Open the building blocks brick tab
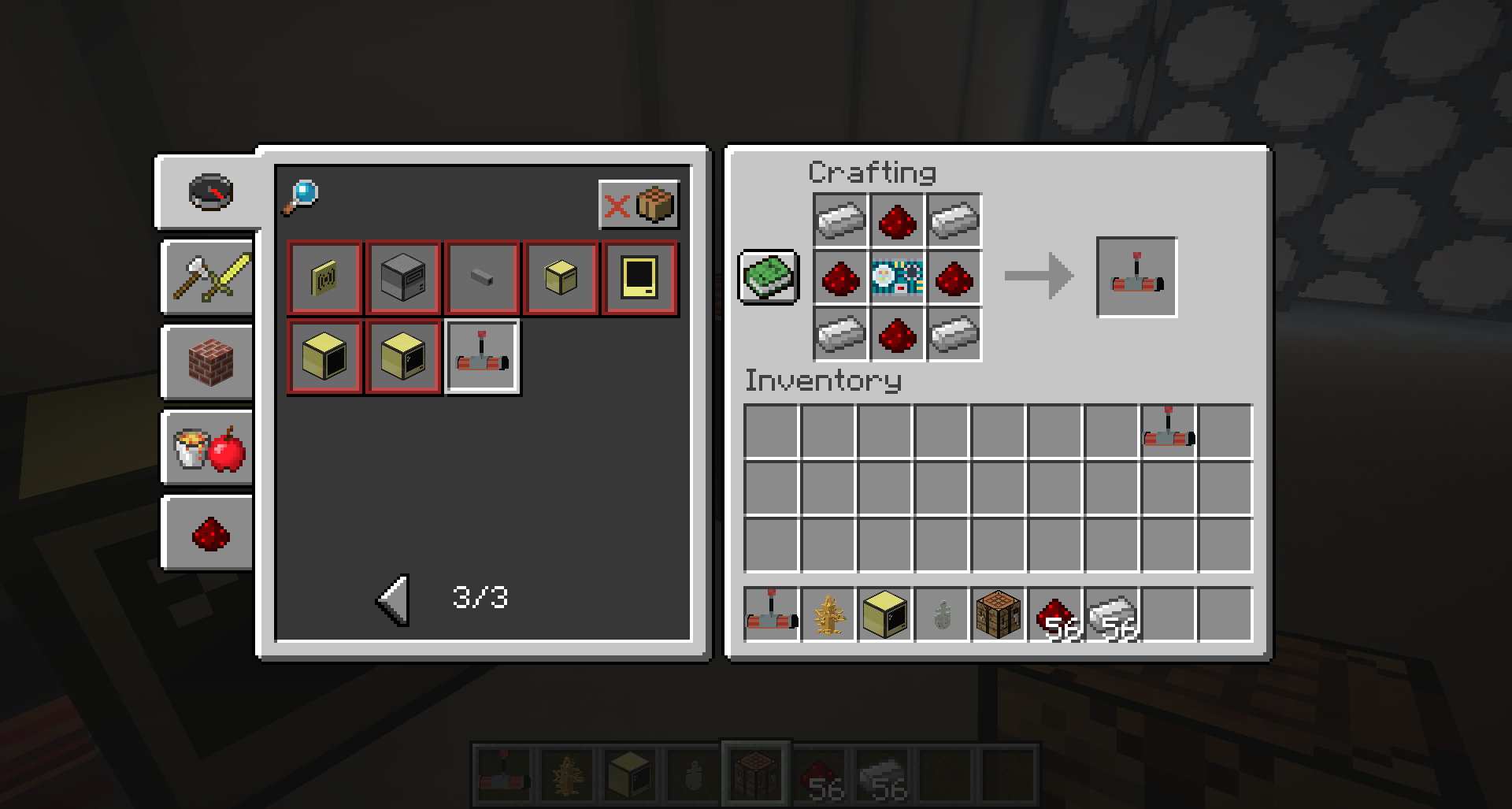The width and height of the screenshot is (1512, 809). pos(206,362)
